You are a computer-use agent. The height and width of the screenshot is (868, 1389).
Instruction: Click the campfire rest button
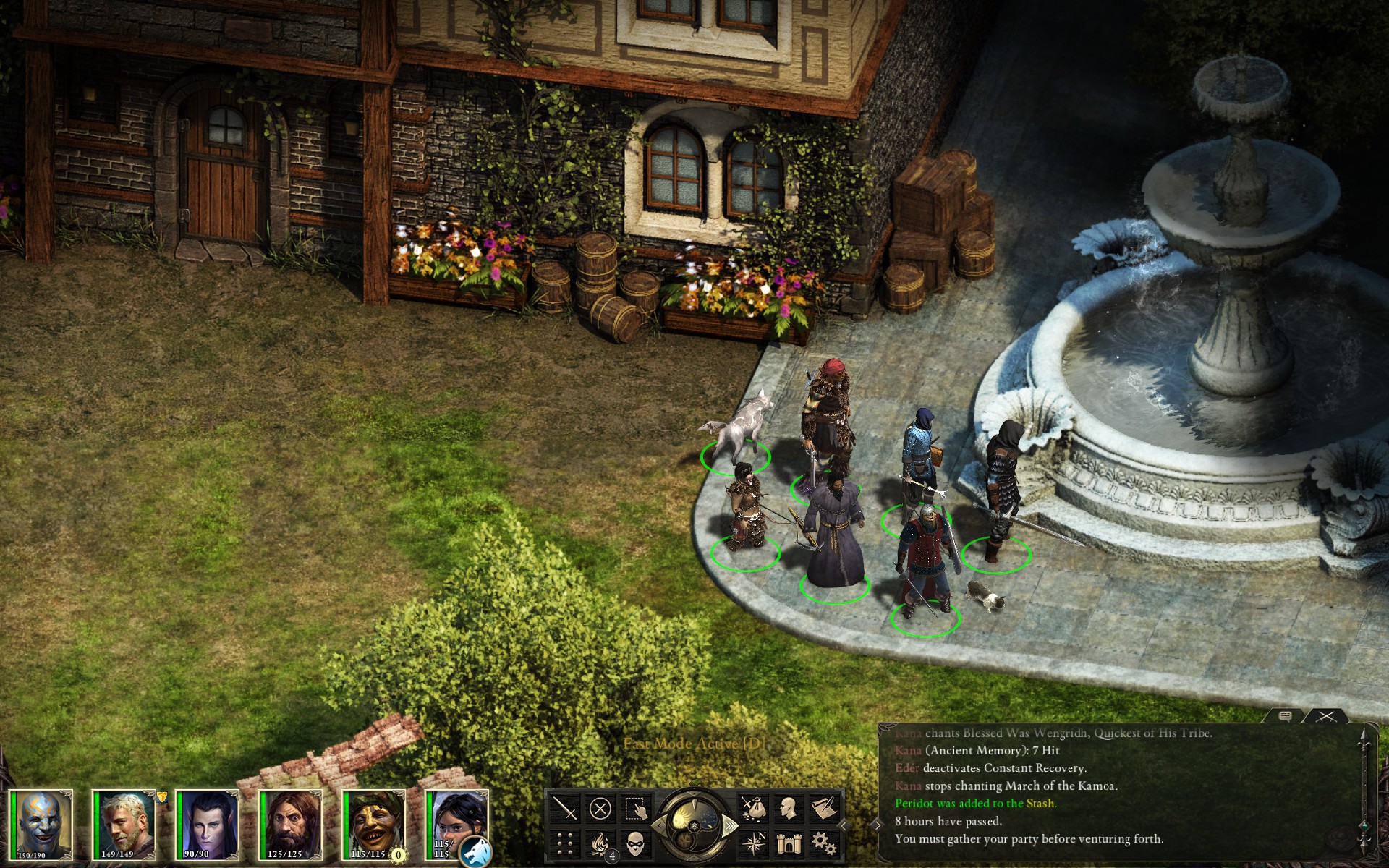tap(600, 843)
